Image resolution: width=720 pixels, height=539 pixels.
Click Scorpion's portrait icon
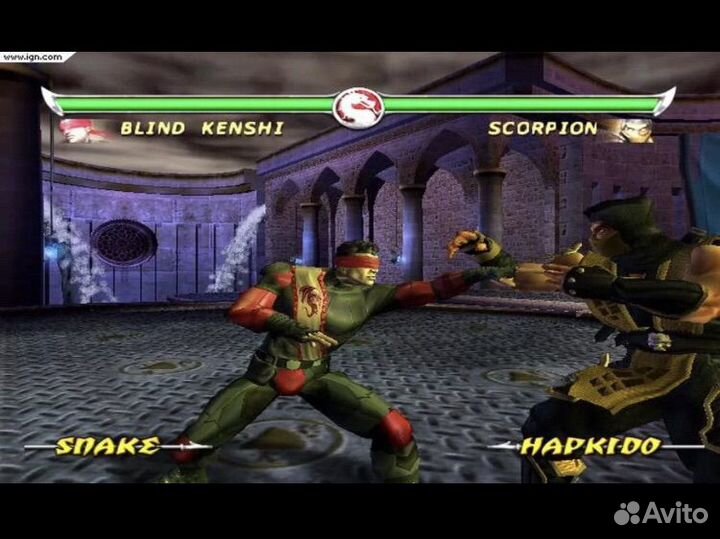click(x=634, y=129)
